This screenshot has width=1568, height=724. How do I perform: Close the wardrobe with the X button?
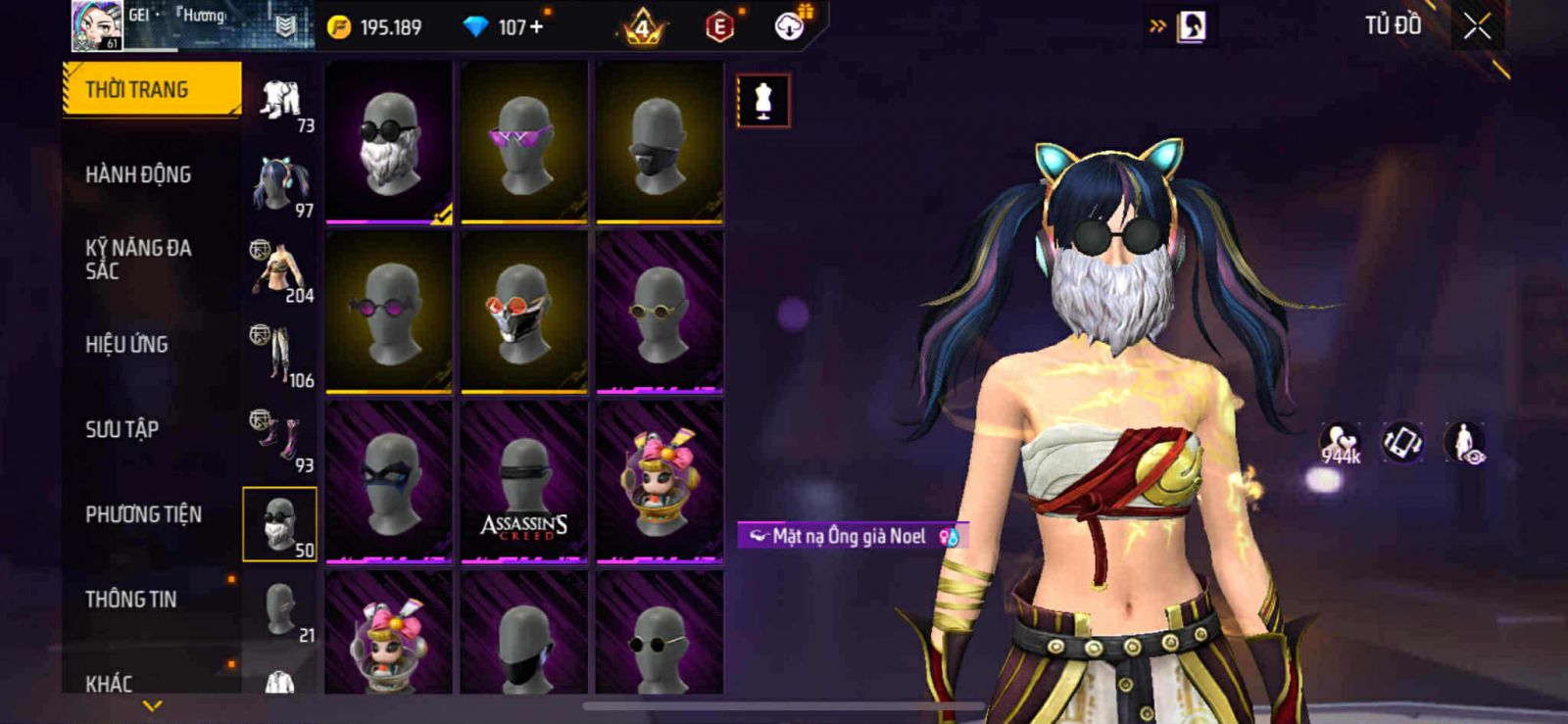coord(1477,27)
